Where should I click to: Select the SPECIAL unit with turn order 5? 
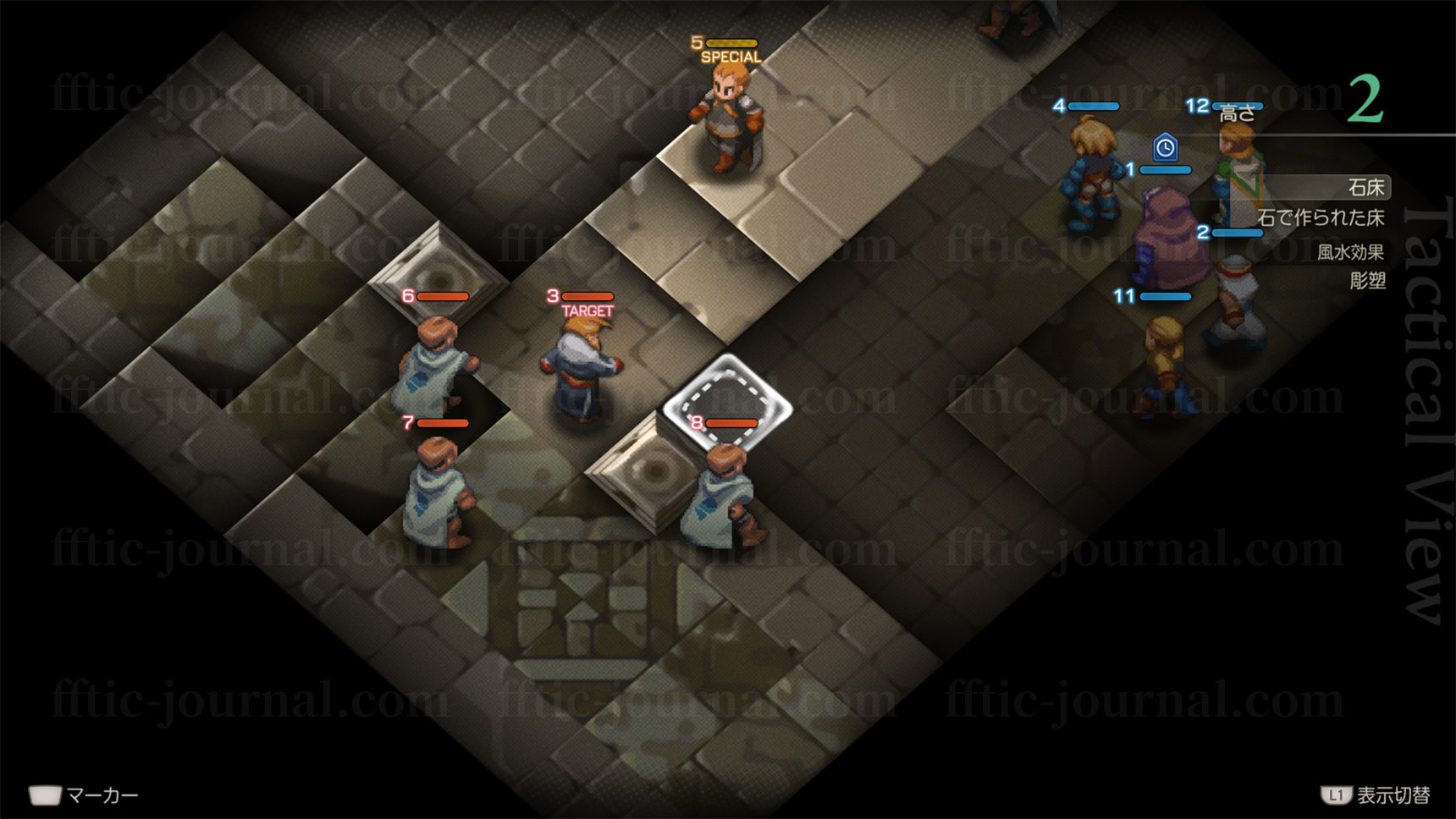725,118
